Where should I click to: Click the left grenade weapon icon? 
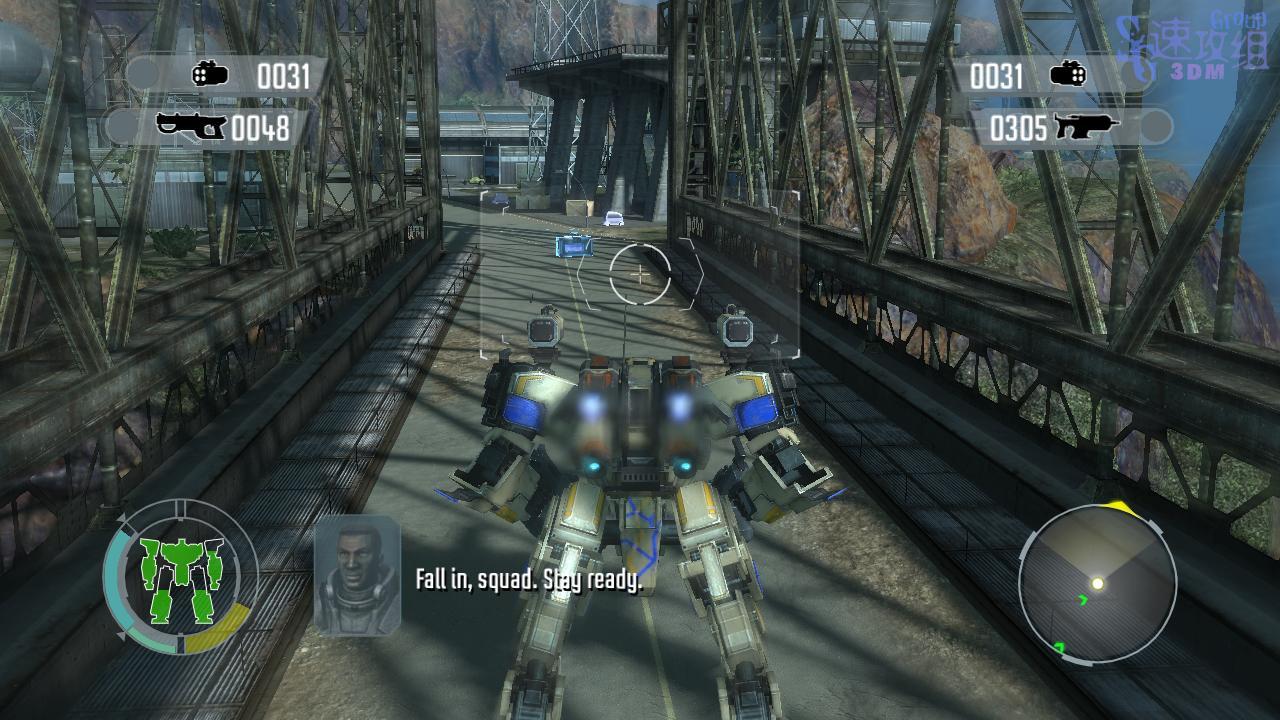tap(211, 75)
